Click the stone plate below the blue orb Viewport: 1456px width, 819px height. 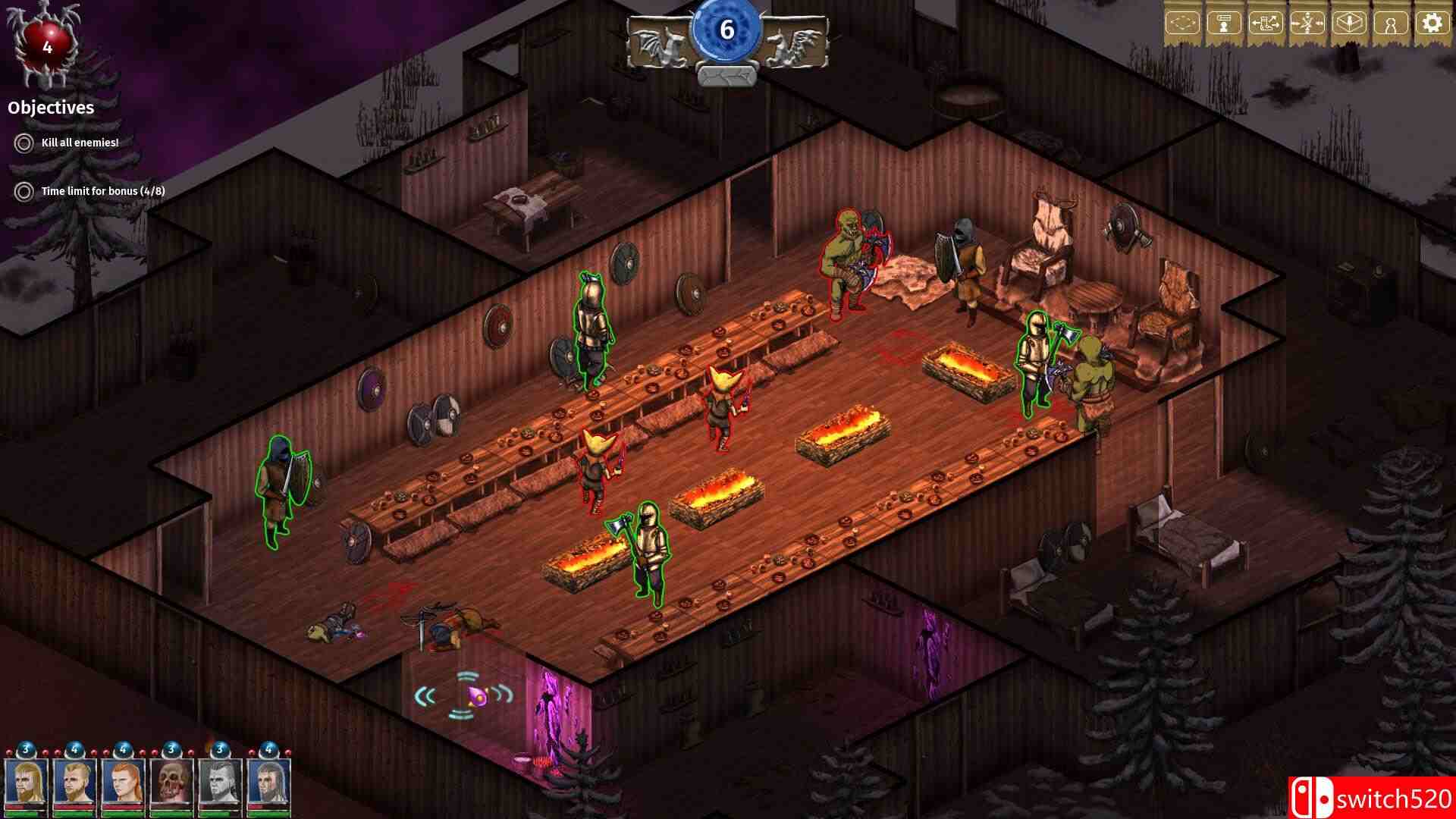pyautogui.click(x=726, y=76)
